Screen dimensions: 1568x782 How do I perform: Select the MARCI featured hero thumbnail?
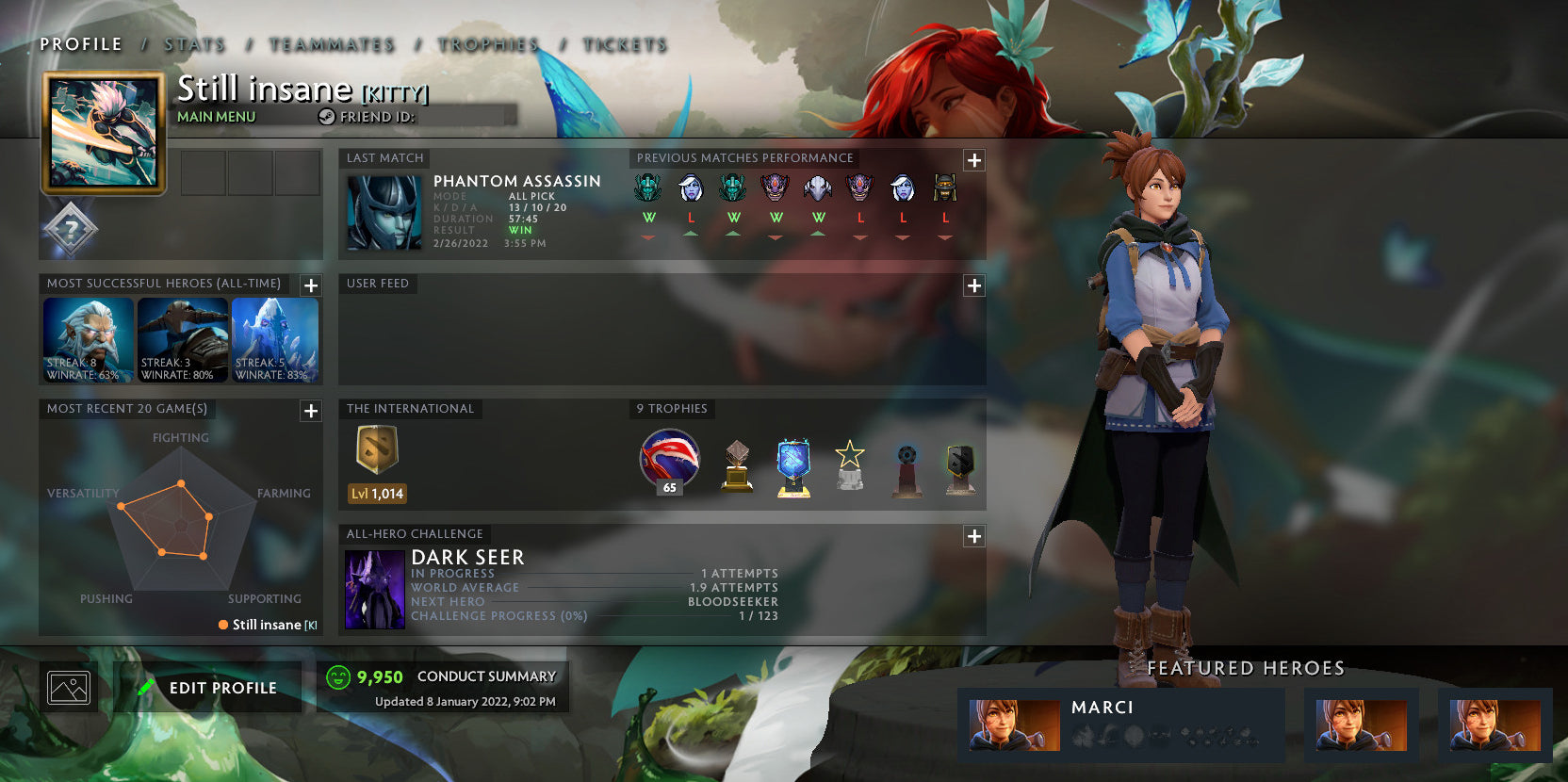1015,724
